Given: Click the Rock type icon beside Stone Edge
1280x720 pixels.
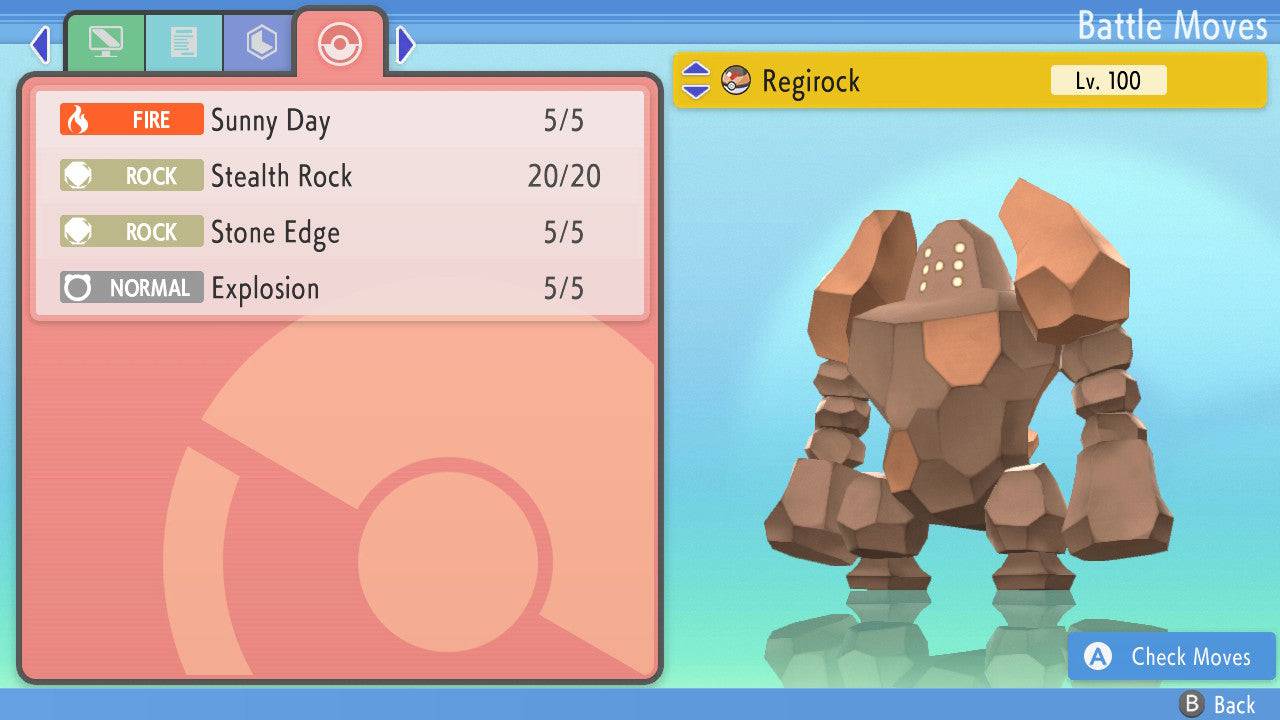Looking at the screenshot, I should point(131,232).
